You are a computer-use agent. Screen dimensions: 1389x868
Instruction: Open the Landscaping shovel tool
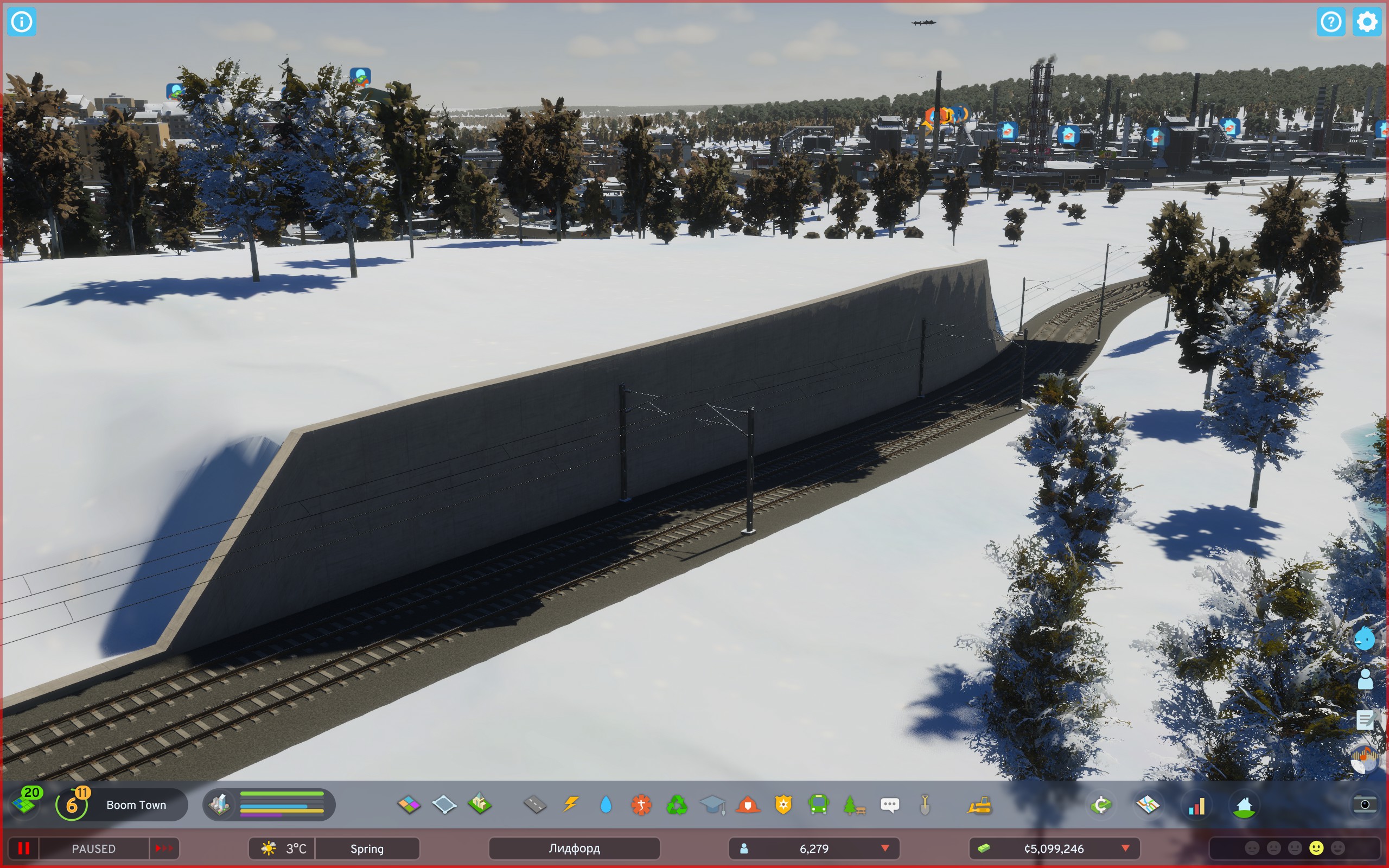coord(925,805)
